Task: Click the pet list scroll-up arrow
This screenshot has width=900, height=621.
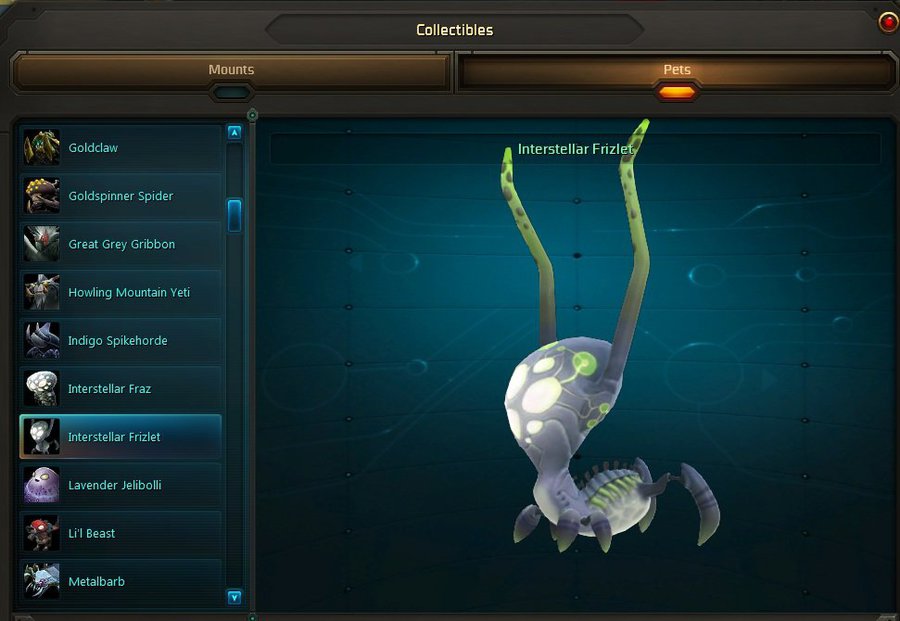Action: coord(235,132)
